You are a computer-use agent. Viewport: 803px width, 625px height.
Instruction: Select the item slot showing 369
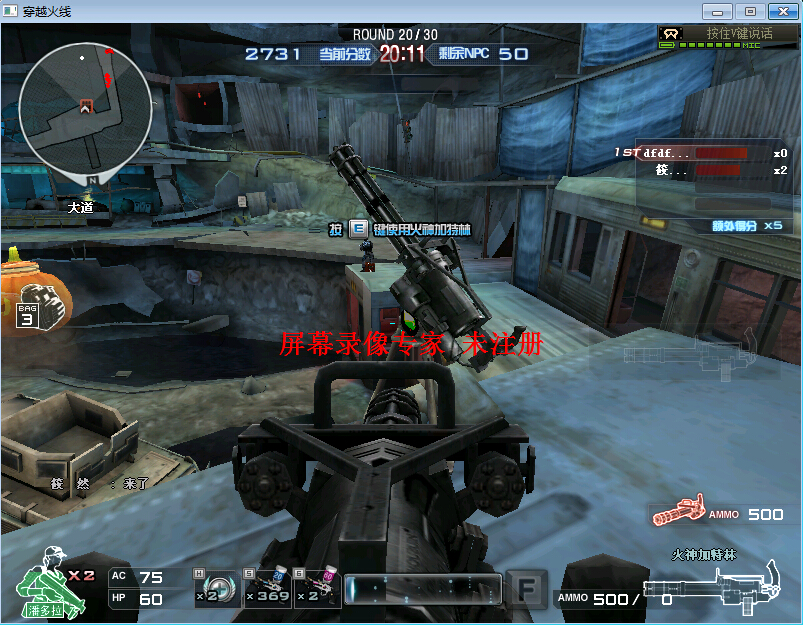pyautogui.click(x=268, y=588)
